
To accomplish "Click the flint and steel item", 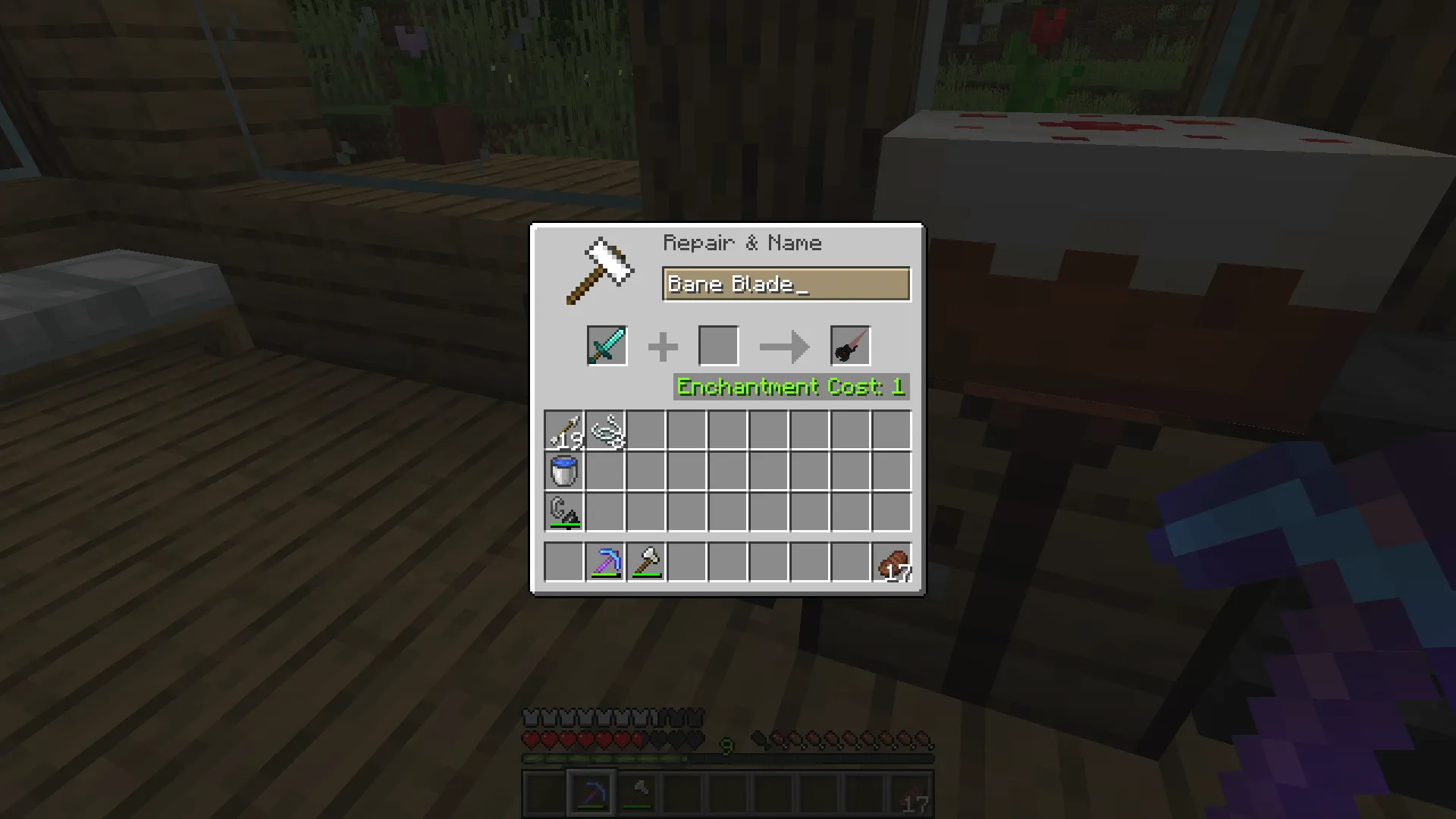I will pos(563,512).
